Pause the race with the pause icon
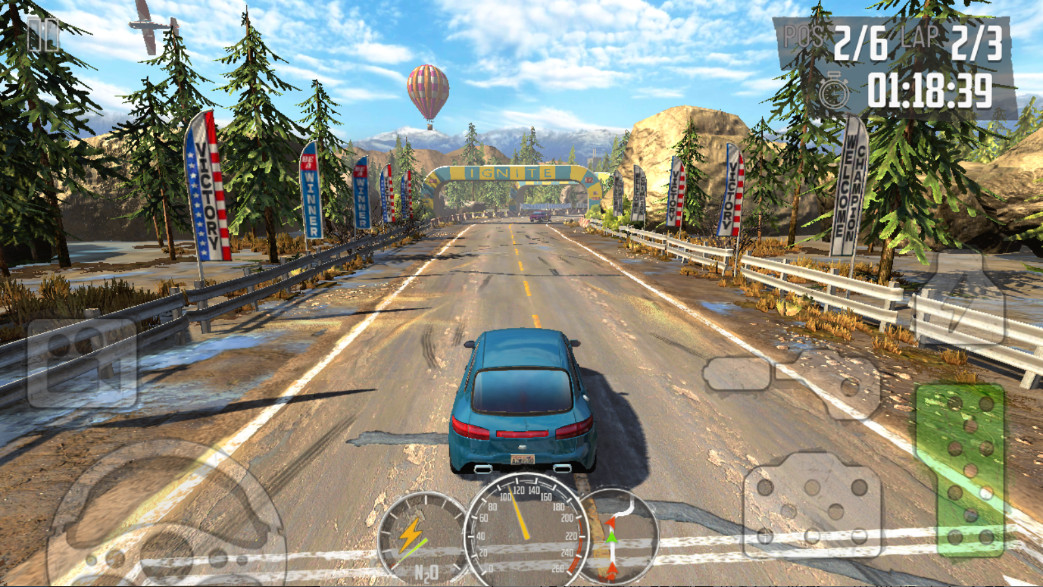 tap(42, 35)
